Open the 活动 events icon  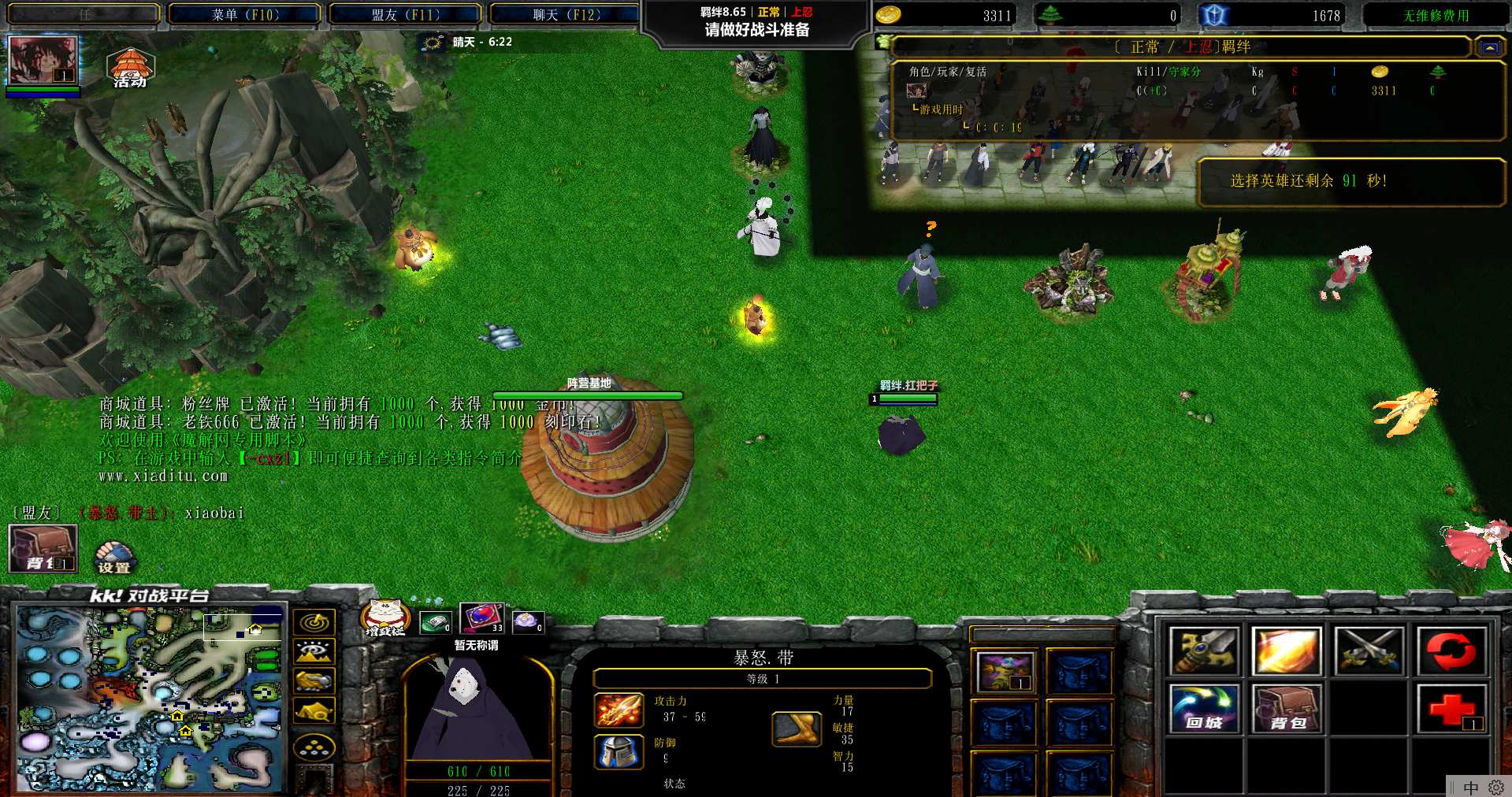(130, 68)
